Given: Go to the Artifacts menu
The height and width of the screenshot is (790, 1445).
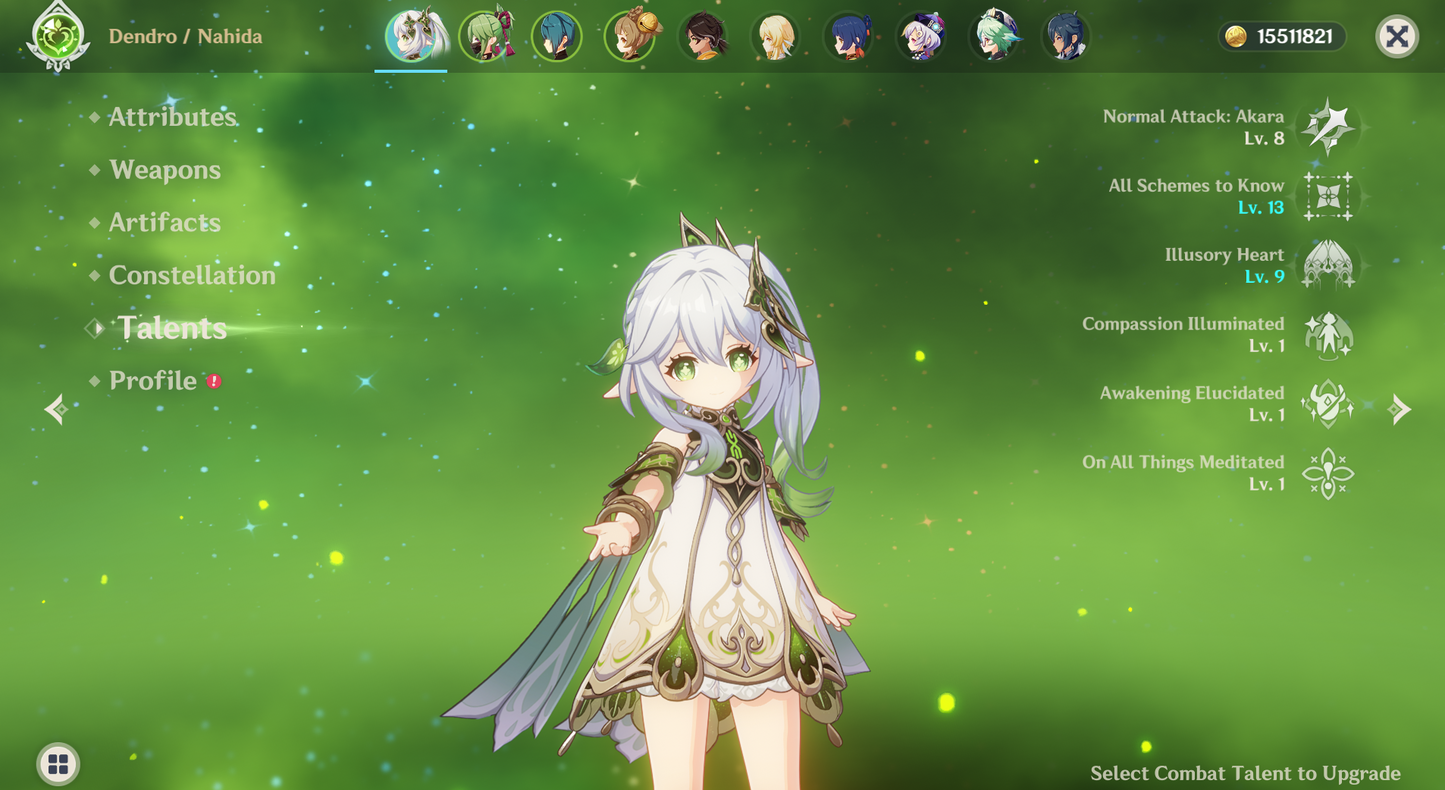Looking at the screenshot, I should [x=164, y=222].
